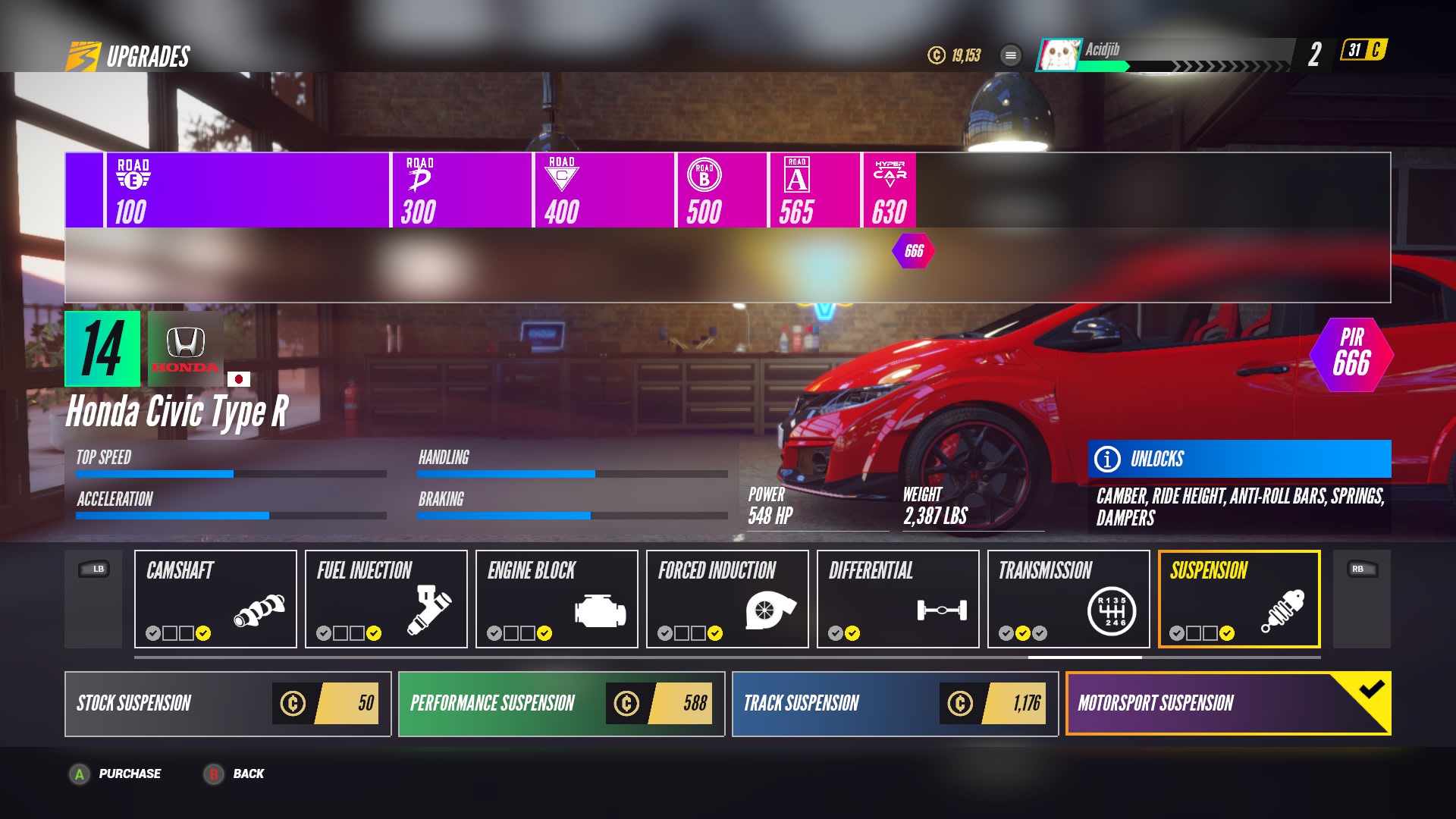This screenshot has width=1456, height=819.
Task: Open the Fuel Injection upgrade category
Action: (x=386, y=599)
